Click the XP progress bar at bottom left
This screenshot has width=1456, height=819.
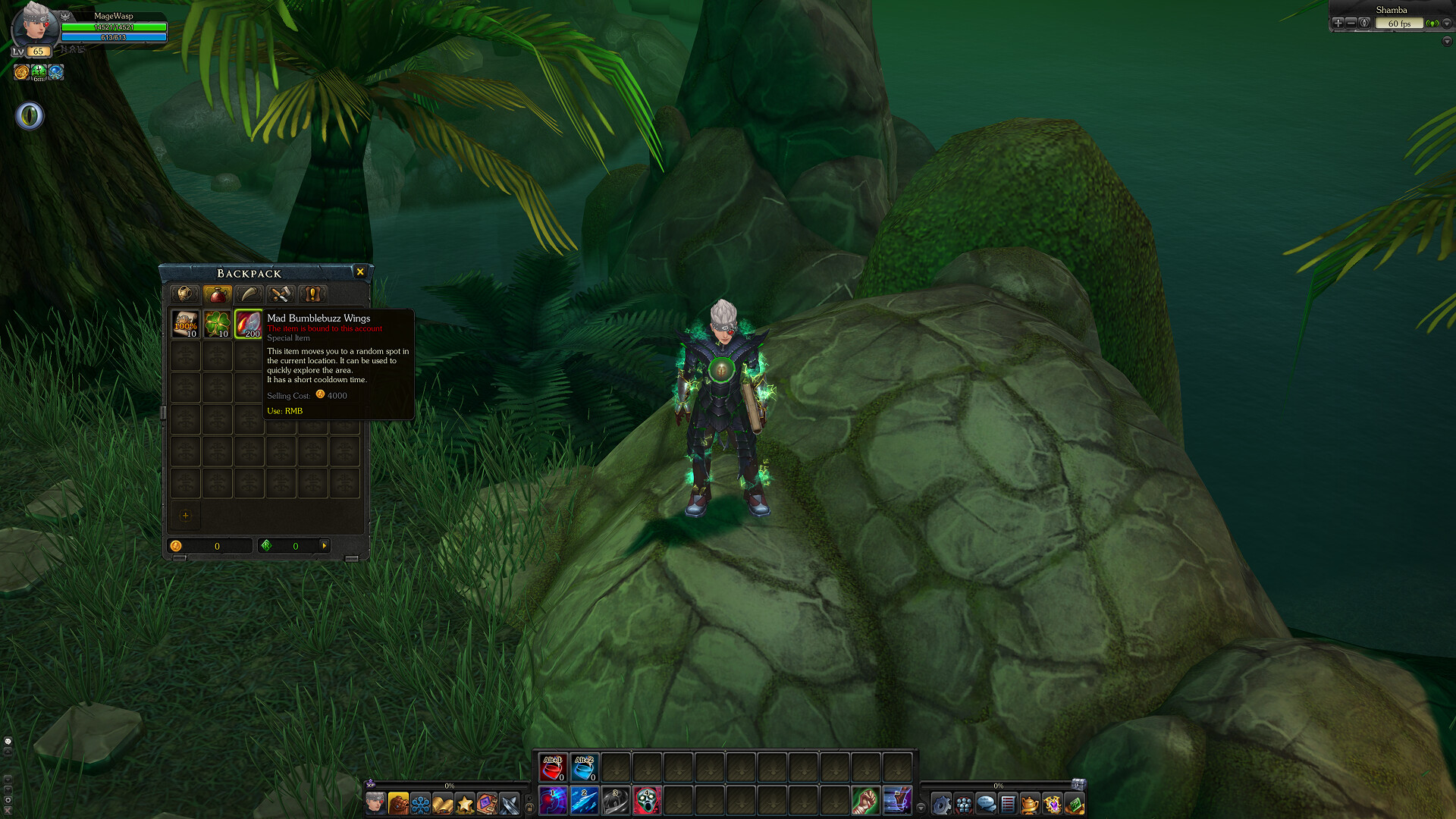point(447,786)
